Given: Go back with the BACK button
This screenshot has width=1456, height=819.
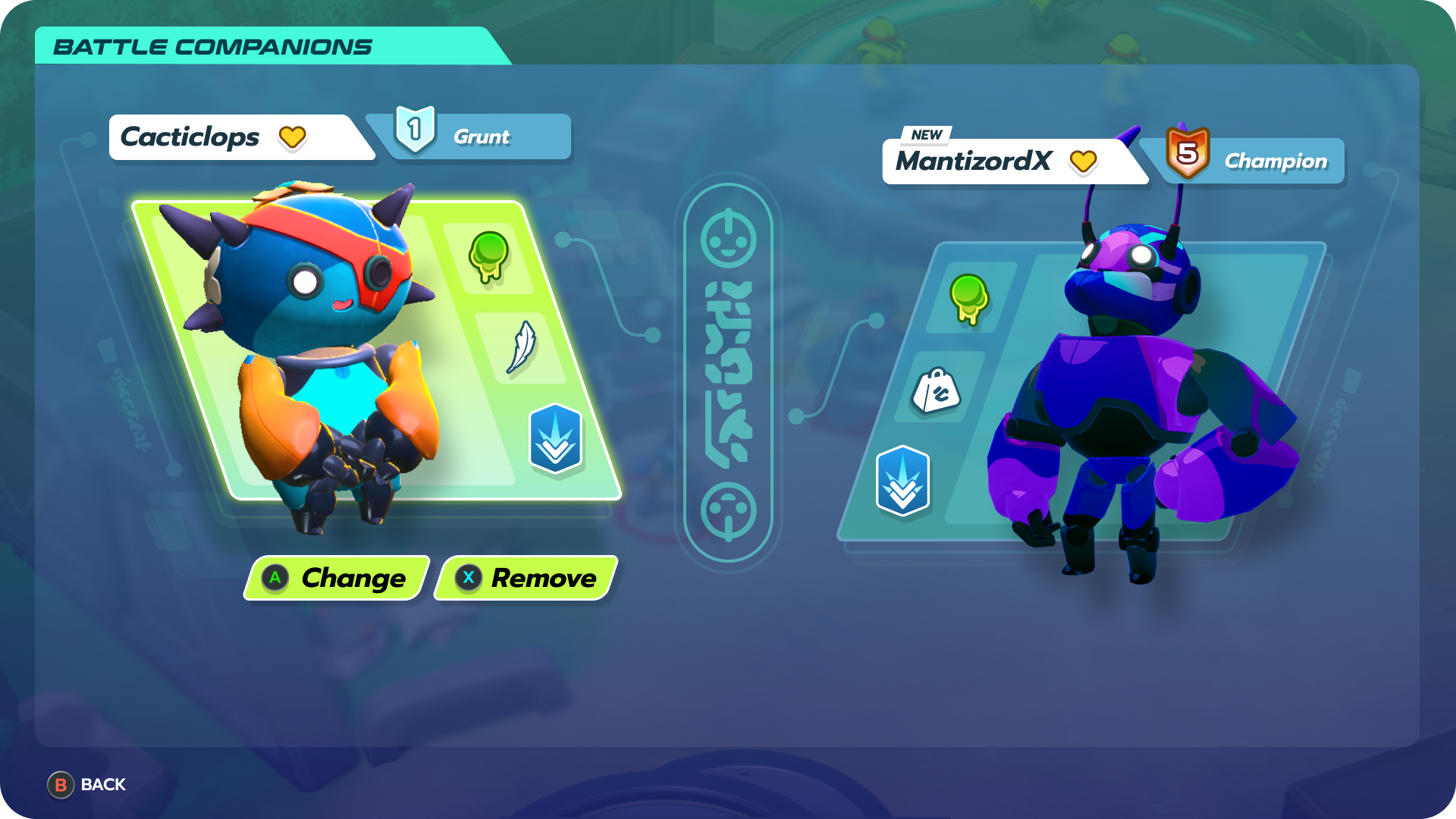Looking at the screenshot, I should 87,785.
